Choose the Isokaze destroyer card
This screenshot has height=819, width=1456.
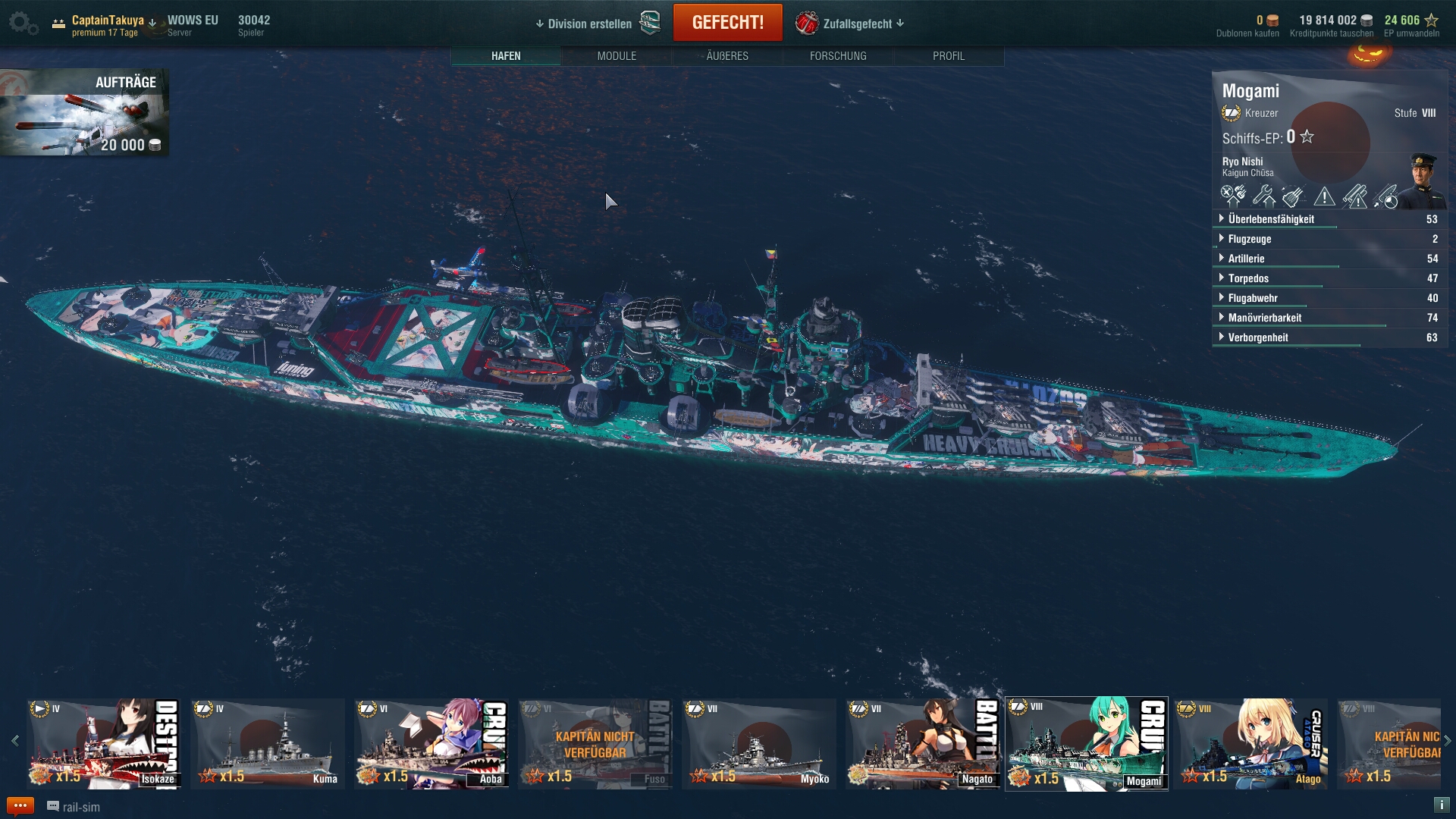coord(104,743)
